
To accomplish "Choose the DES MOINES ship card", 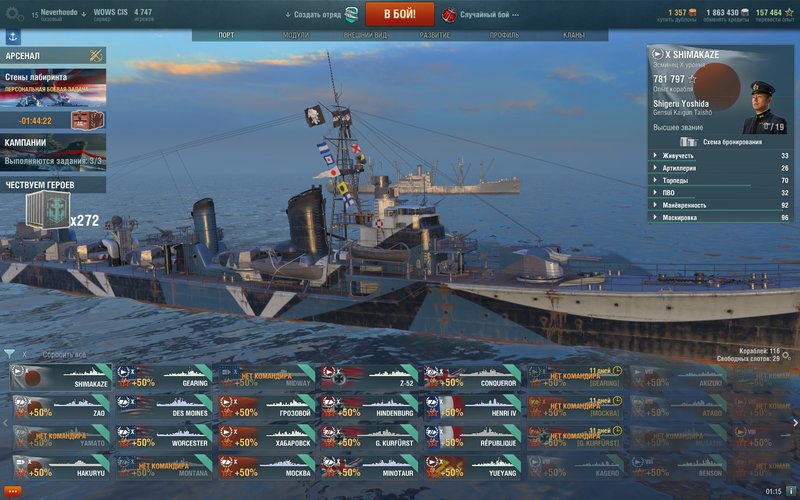I will point(165,406).
